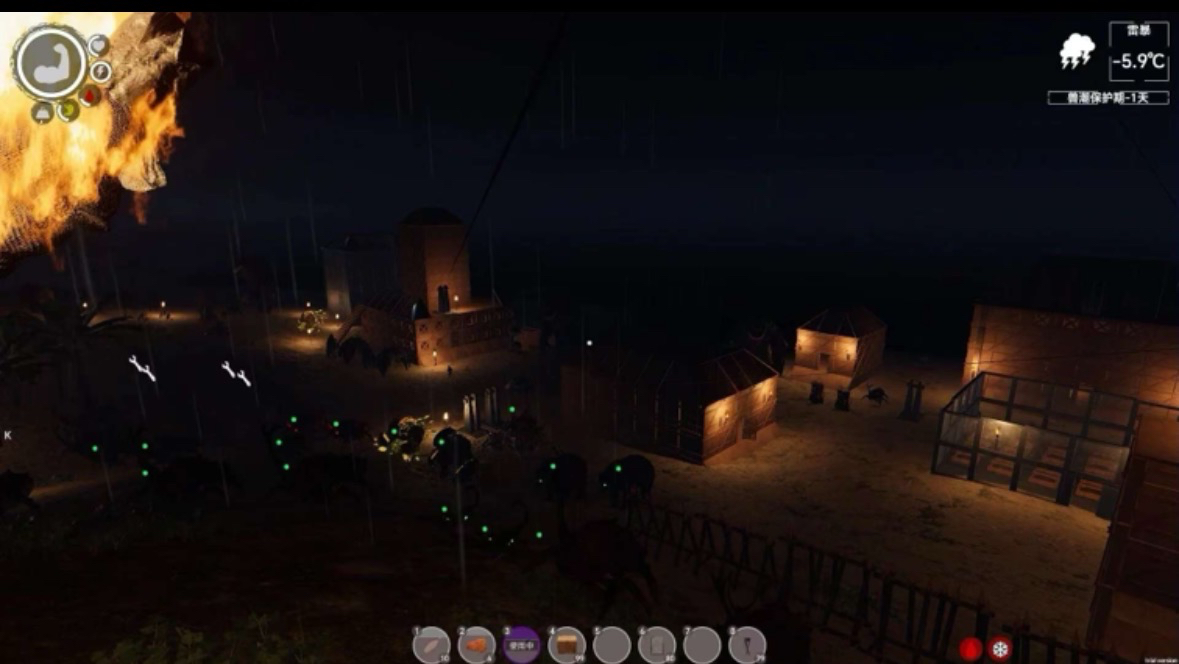The width and height of the screenshot is (1179, 664).
Task: Click the beast tide protection period banner
Action: (x=1107, y=98)
